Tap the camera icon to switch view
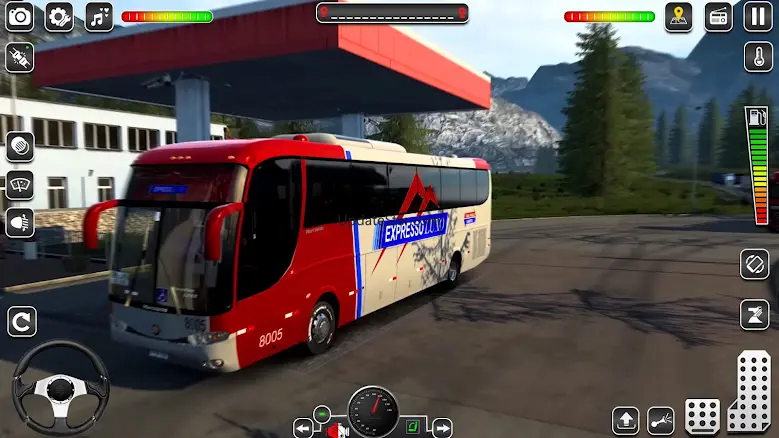This screenshot has height=438, width=779. click(x=19, y=16)
